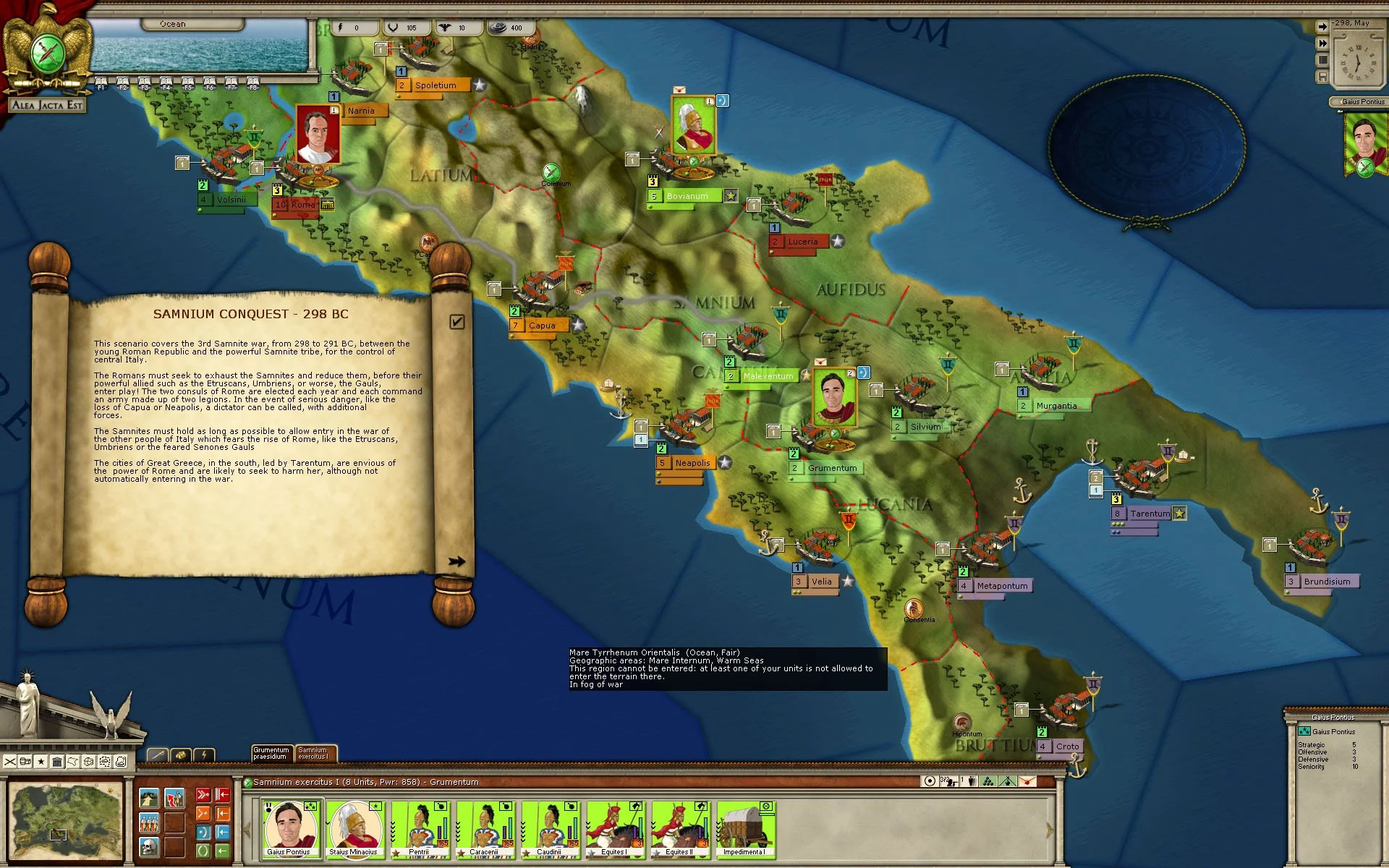
Task: Select the road building special order icon
Action: coord(149,797)
